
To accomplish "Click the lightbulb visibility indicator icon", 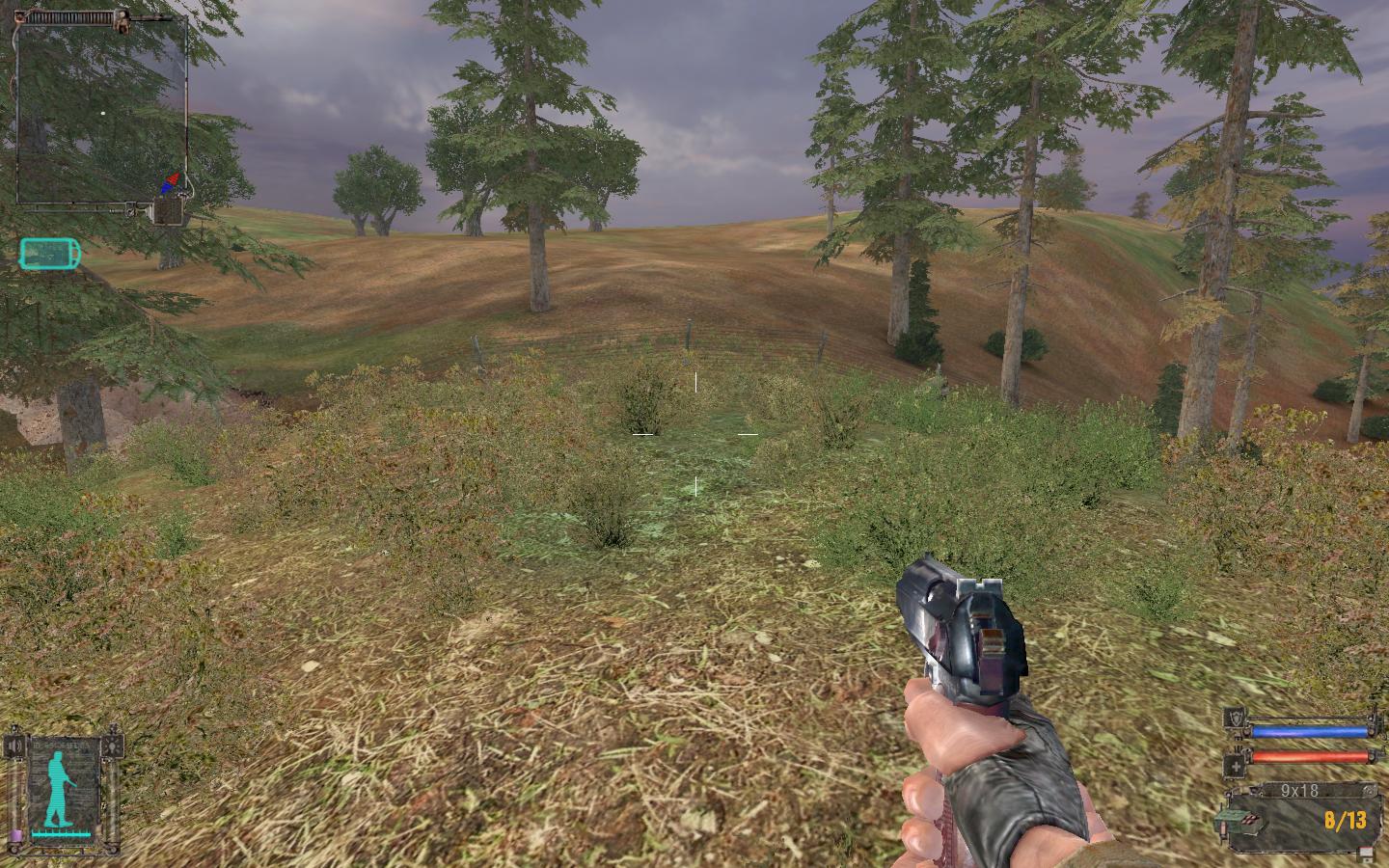I will point(115,746).
